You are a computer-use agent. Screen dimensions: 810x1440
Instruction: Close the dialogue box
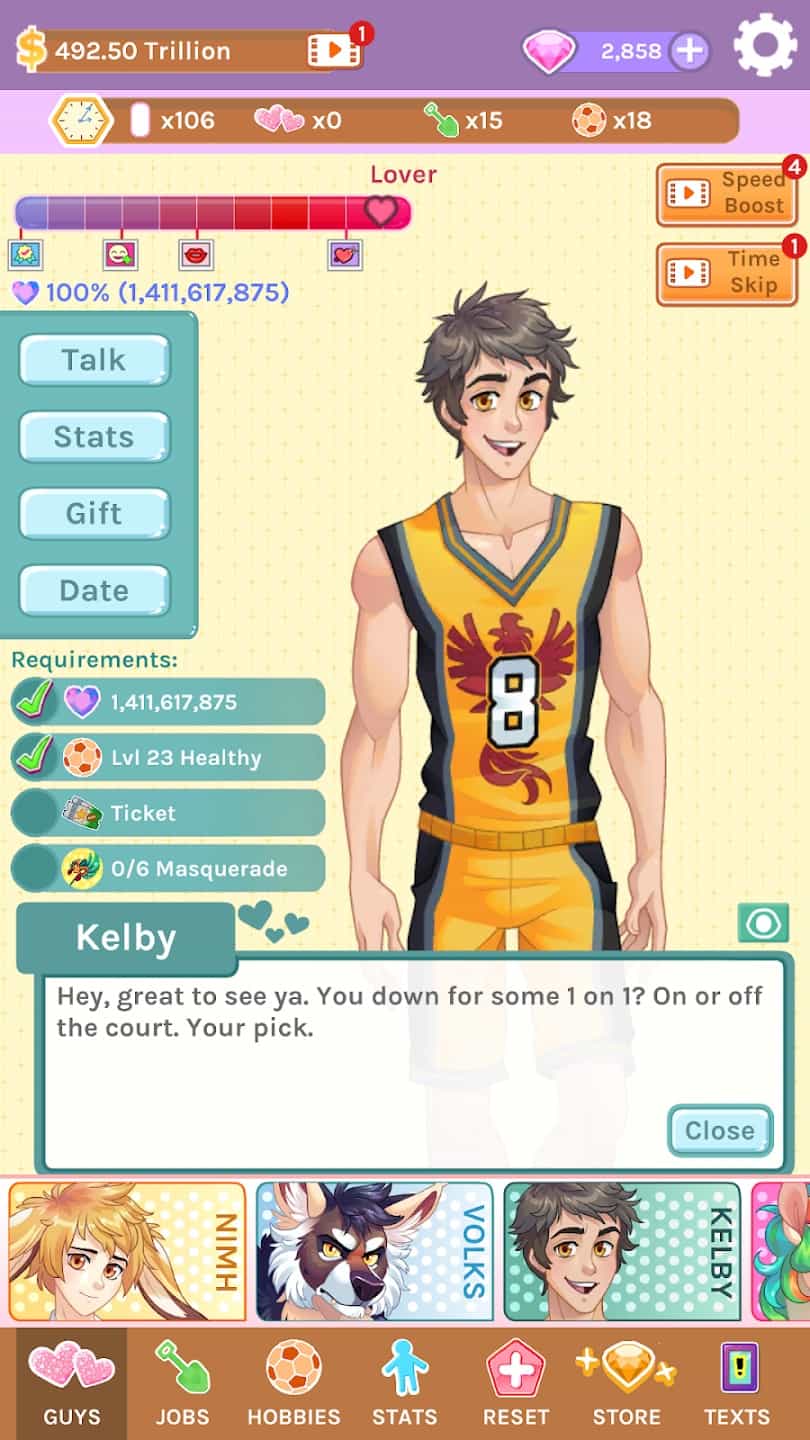(x=720, y=1131)
